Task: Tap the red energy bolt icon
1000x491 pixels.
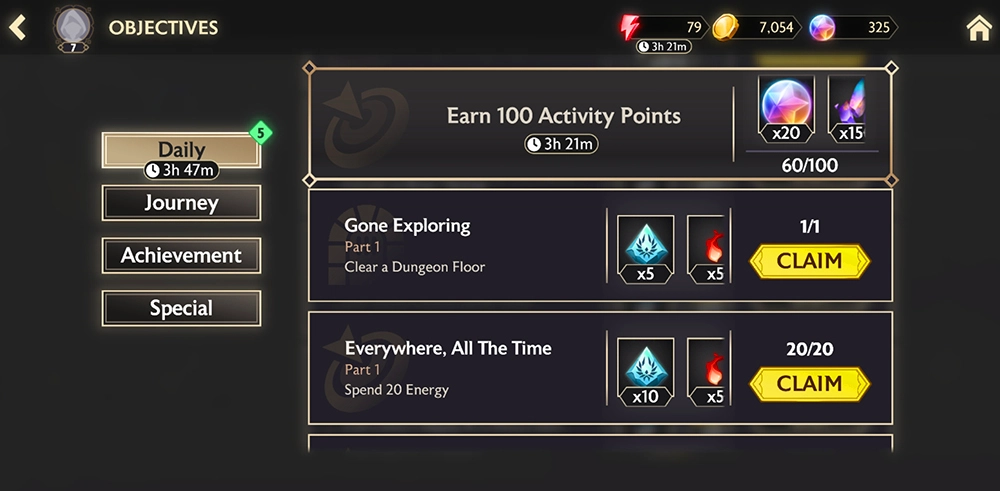Action: pos(630,27)
